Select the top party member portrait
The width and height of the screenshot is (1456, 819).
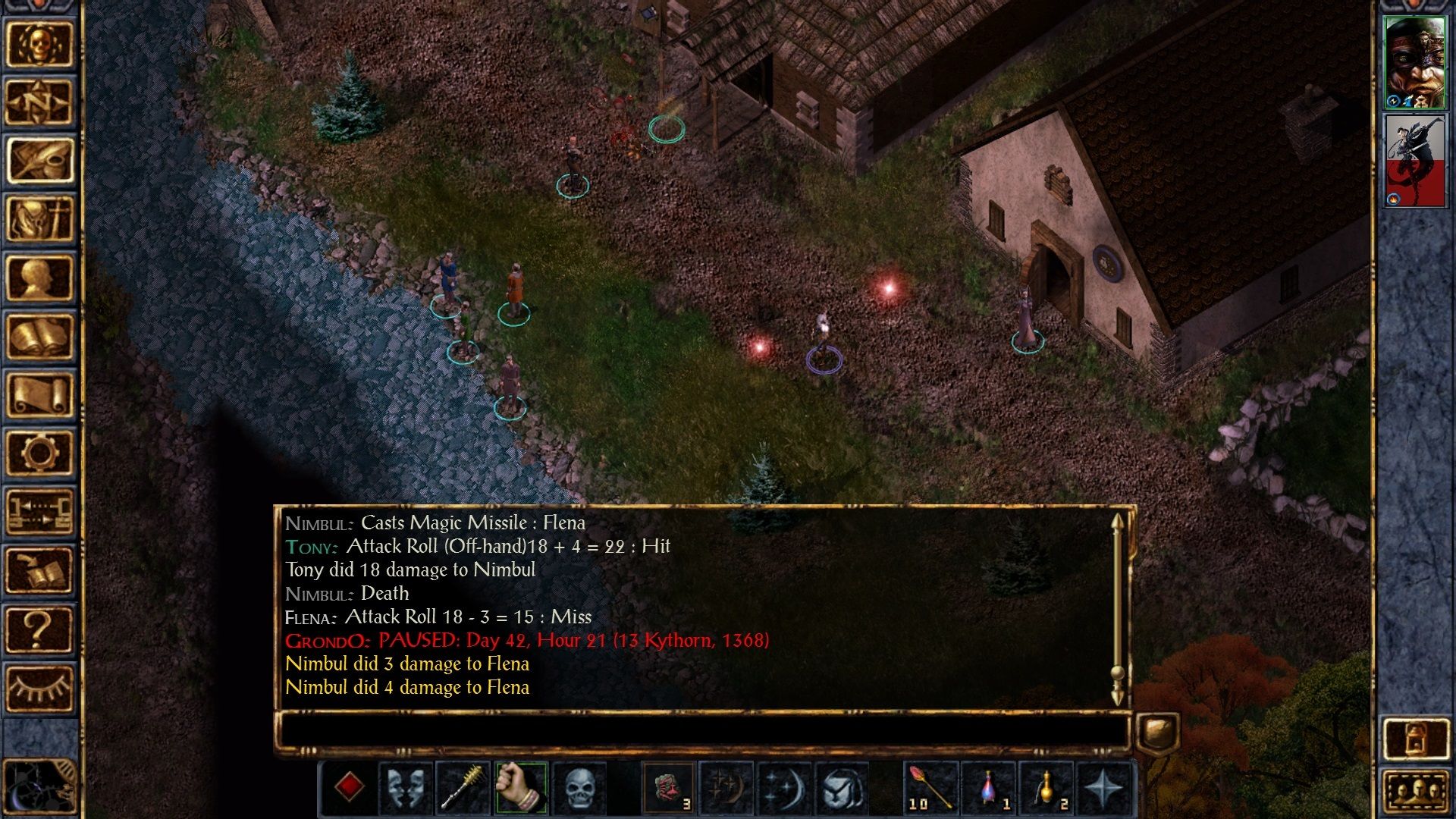point(1414,63)
